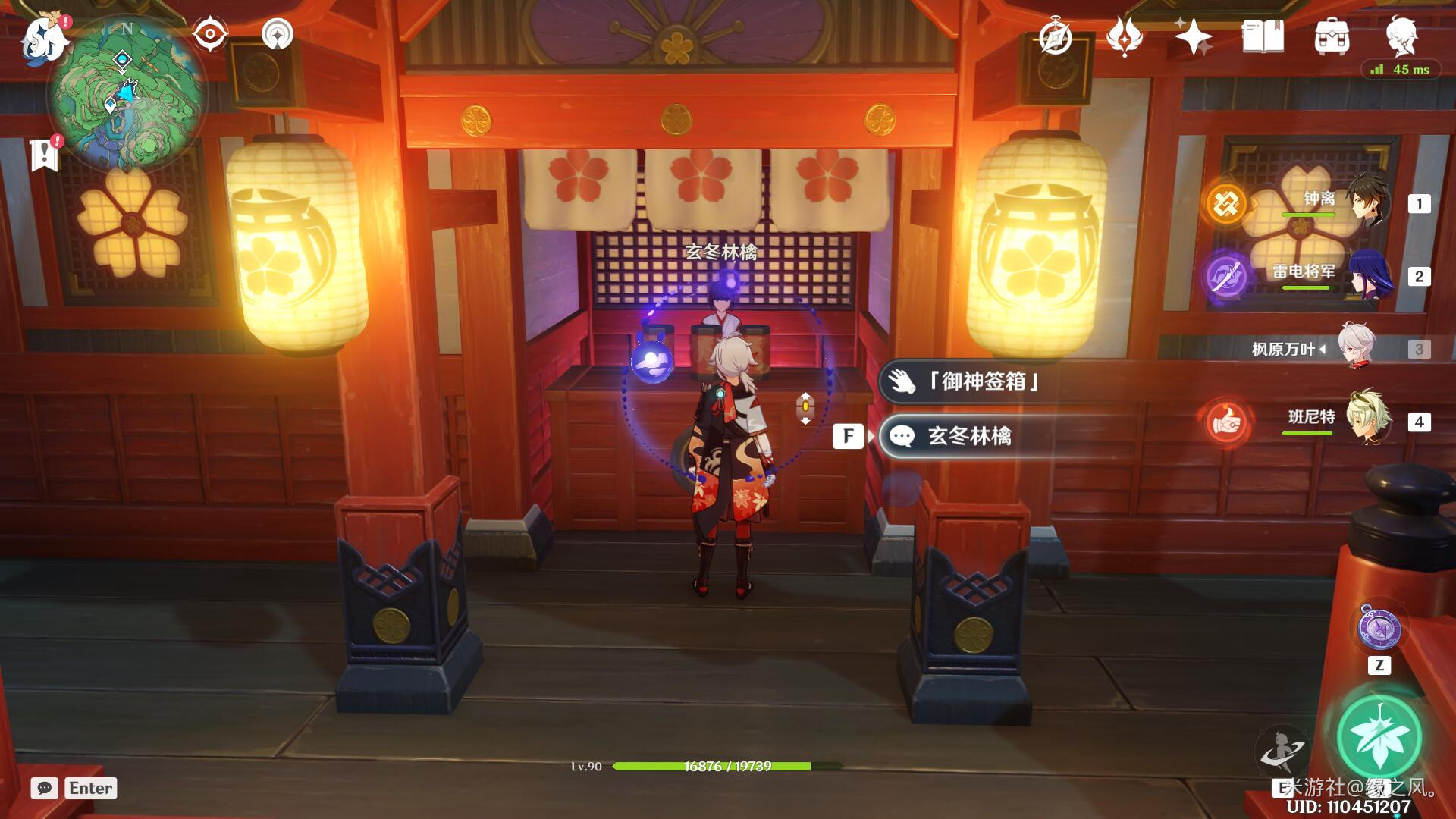Open the quest log bookmark icon

click(45, 154)
